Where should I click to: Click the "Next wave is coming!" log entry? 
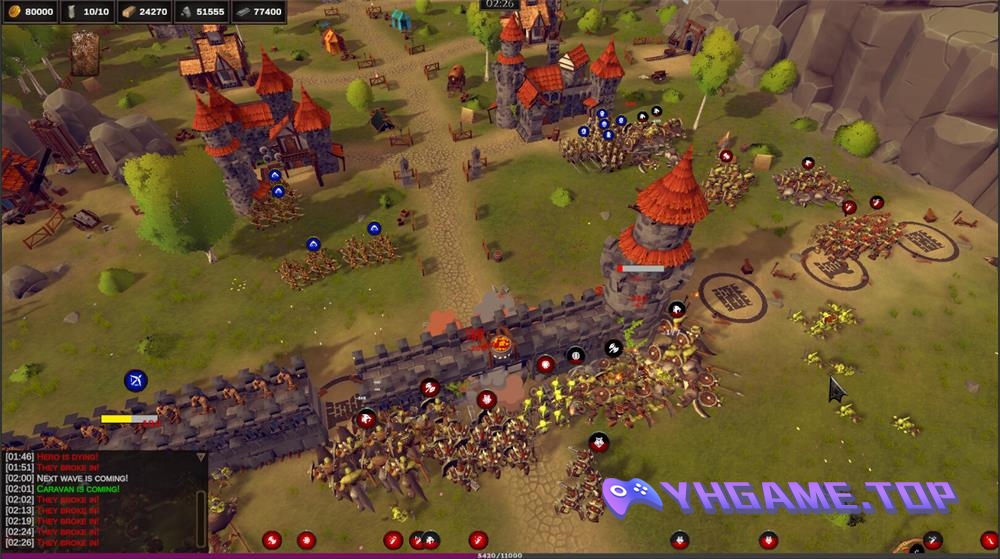point(82,478)
